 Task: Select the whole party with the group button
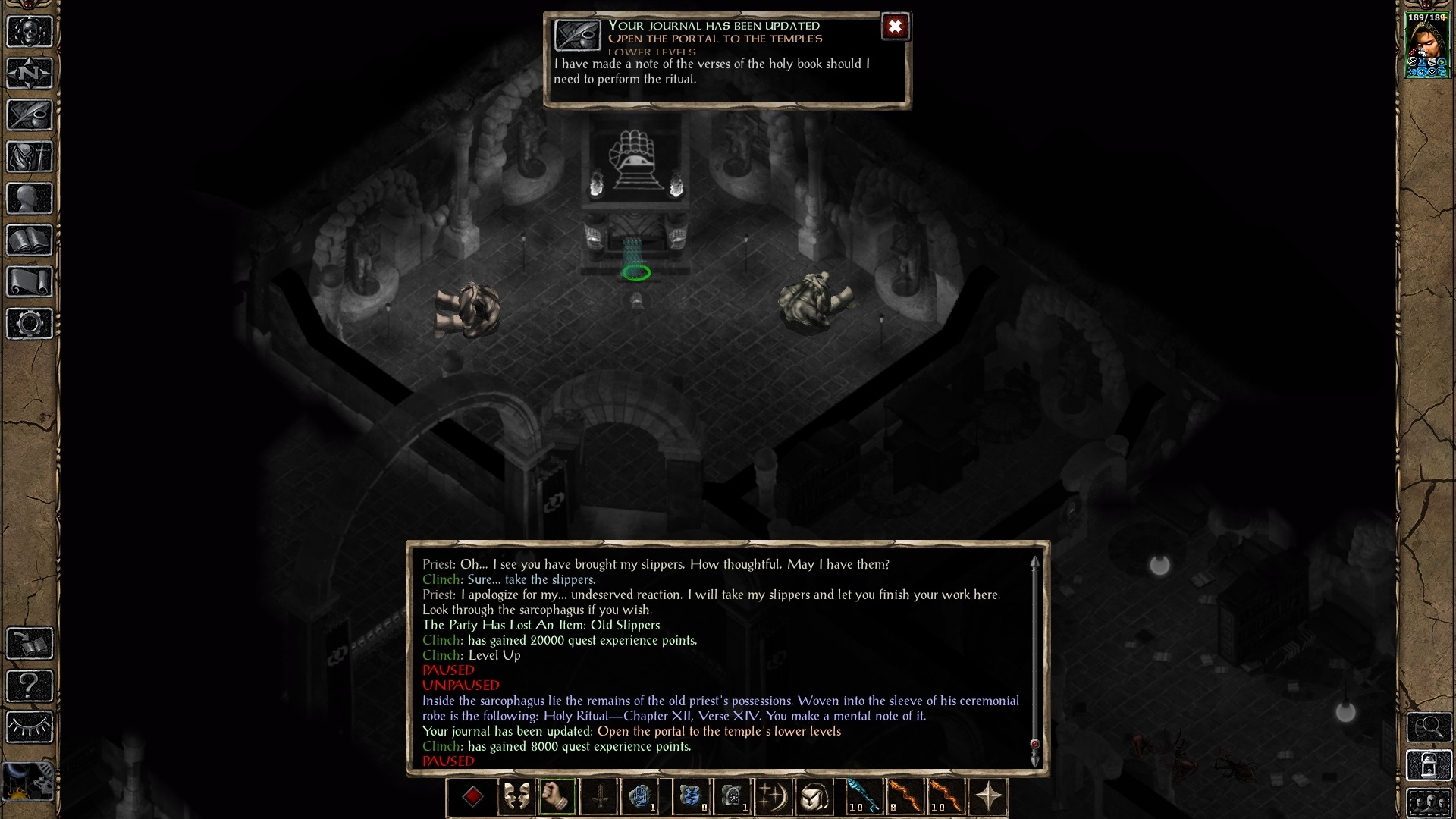point(1429,802)
